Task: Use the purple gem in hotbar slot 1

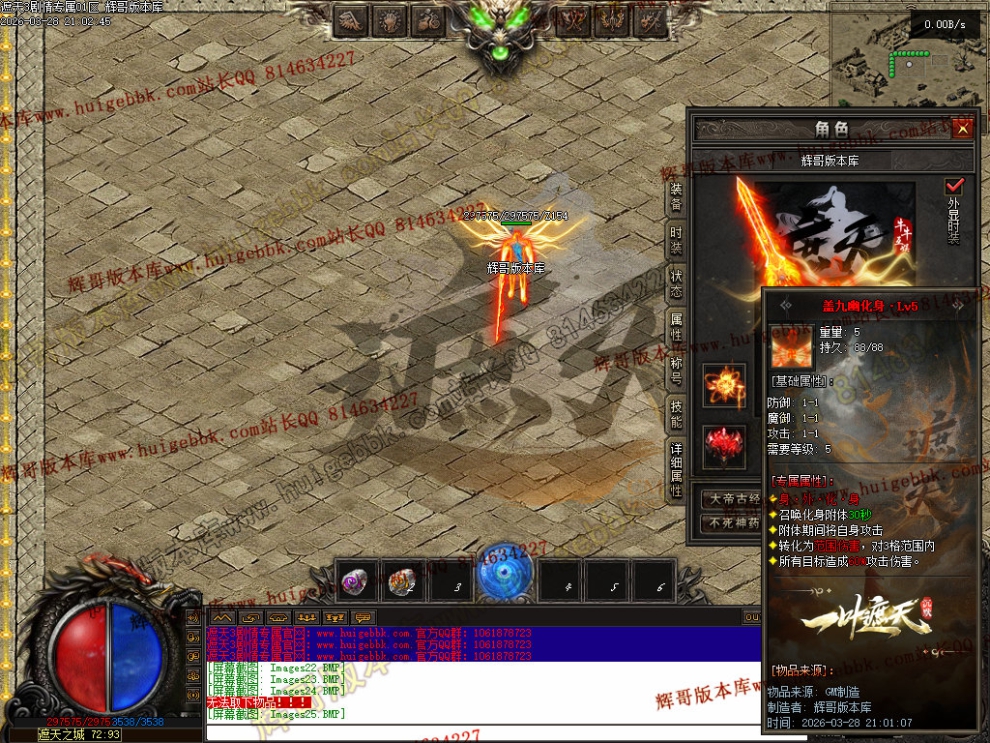Action: pyautogui.click(x=354, y=582)
